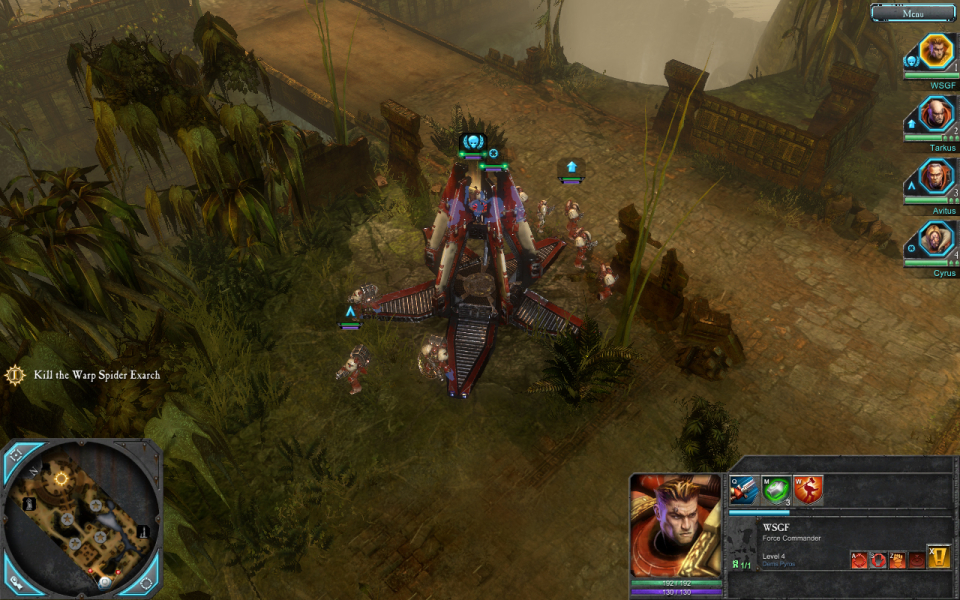This screenshot has height=600, width=960.
Task: Click the minimap top-left corner button
Action: [17, 454]
